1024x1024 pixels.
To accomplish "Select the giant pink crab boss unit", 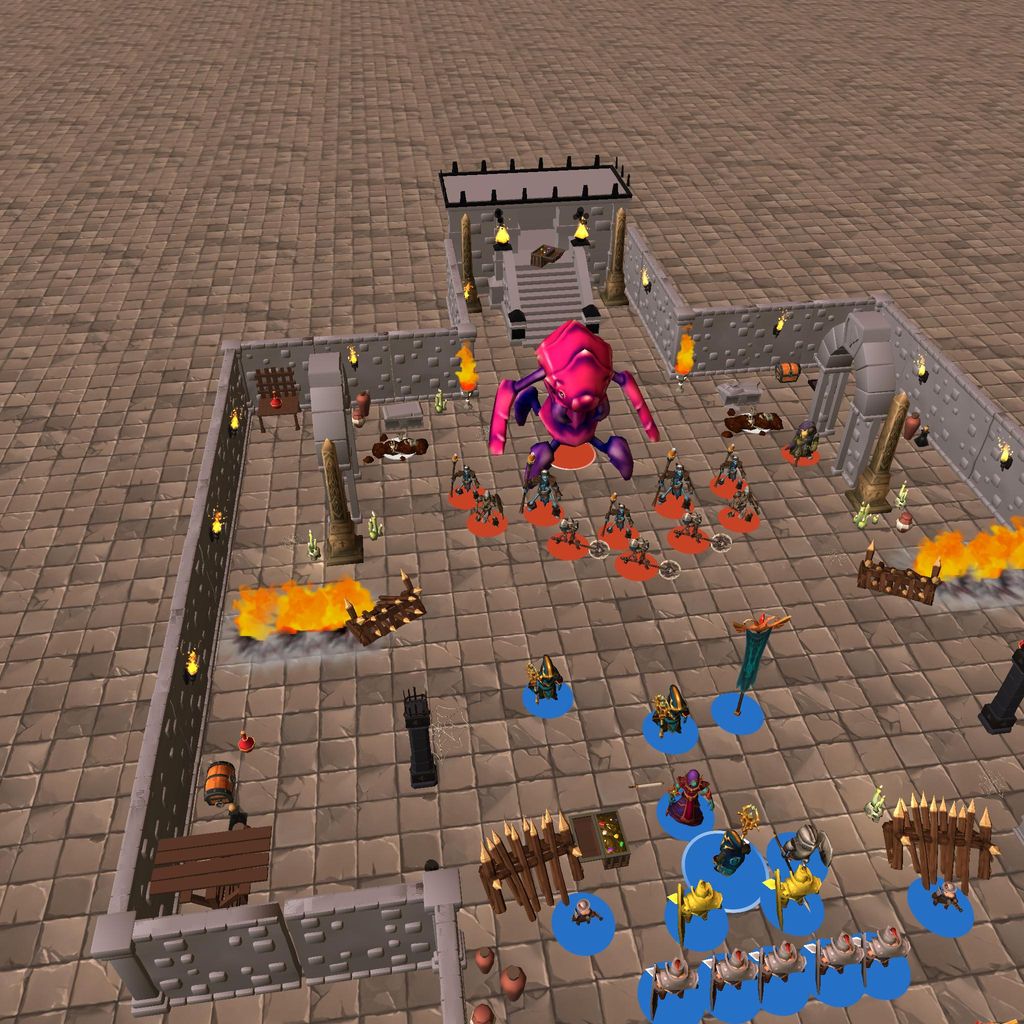I will pos(573,400).
